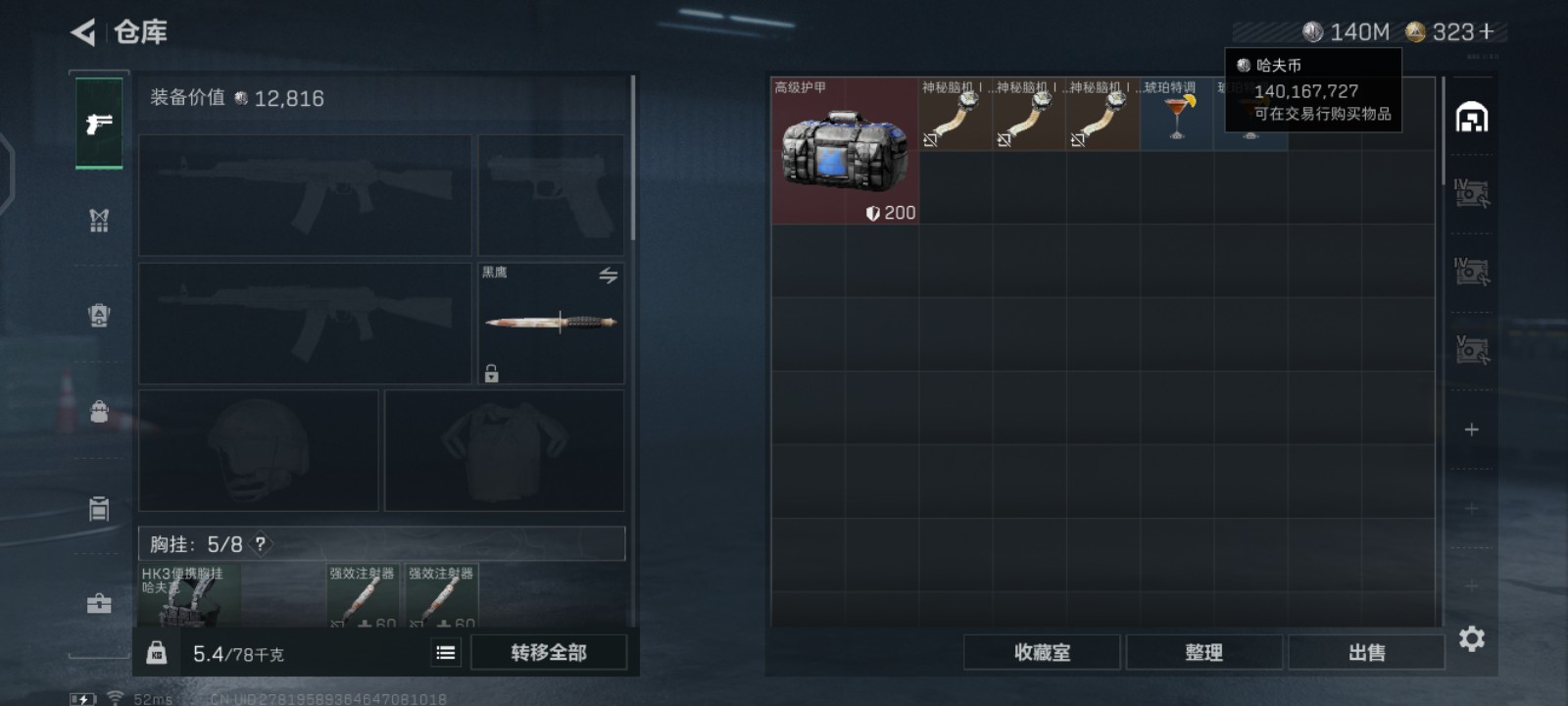This screenshot has height=706, width=1568.
Task: Open the backpack category icon
Action: [98, 412]
